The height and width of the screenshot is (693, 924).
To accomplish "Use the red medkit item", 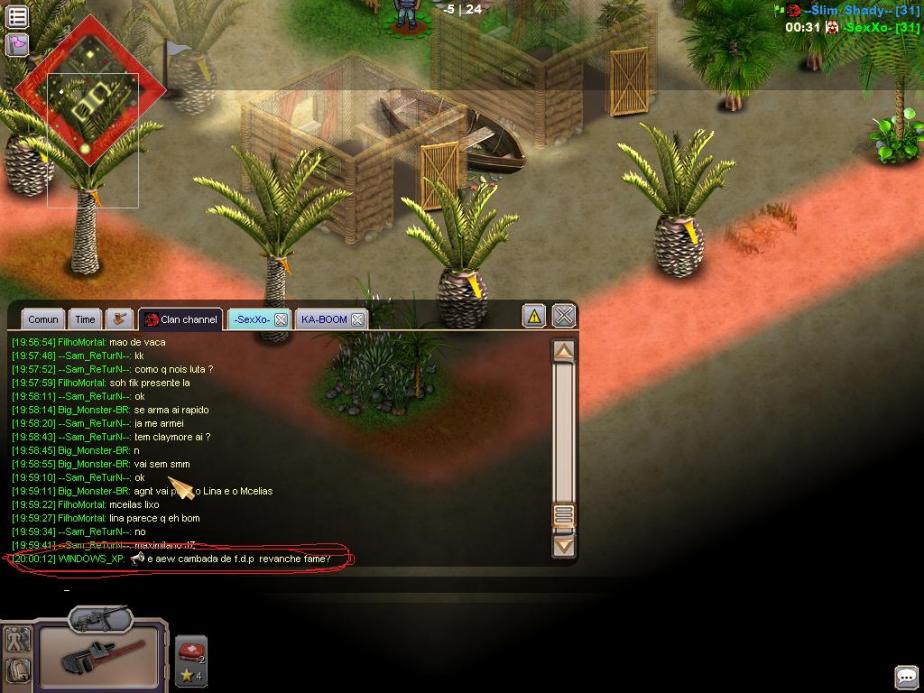I will [x=190, y=651].
